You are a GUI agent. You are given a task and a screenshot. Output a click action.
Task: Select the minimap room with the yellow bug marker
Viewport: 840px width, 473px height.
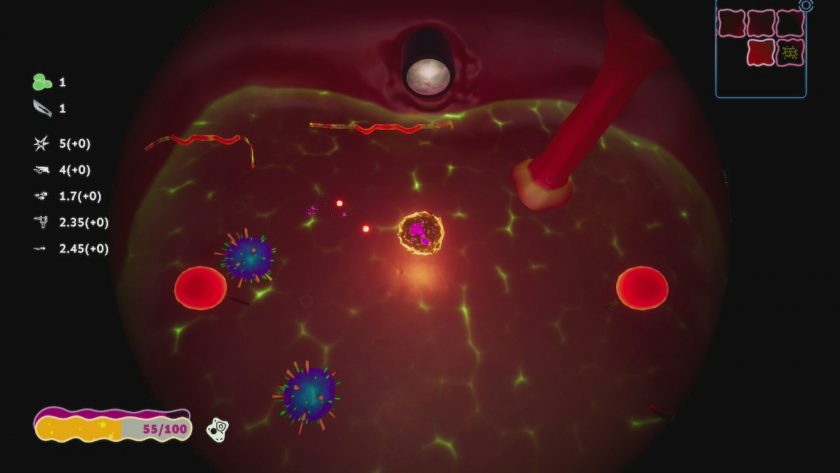790,52
